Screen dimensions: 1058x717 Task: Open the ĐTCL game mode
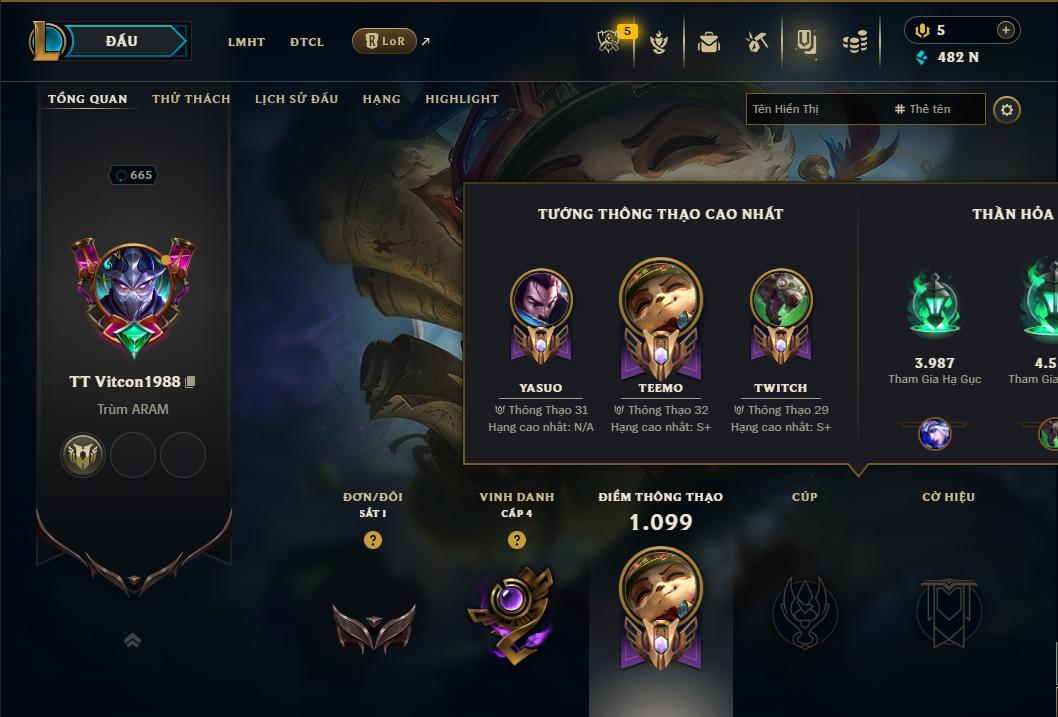click(x=307, y=42)
